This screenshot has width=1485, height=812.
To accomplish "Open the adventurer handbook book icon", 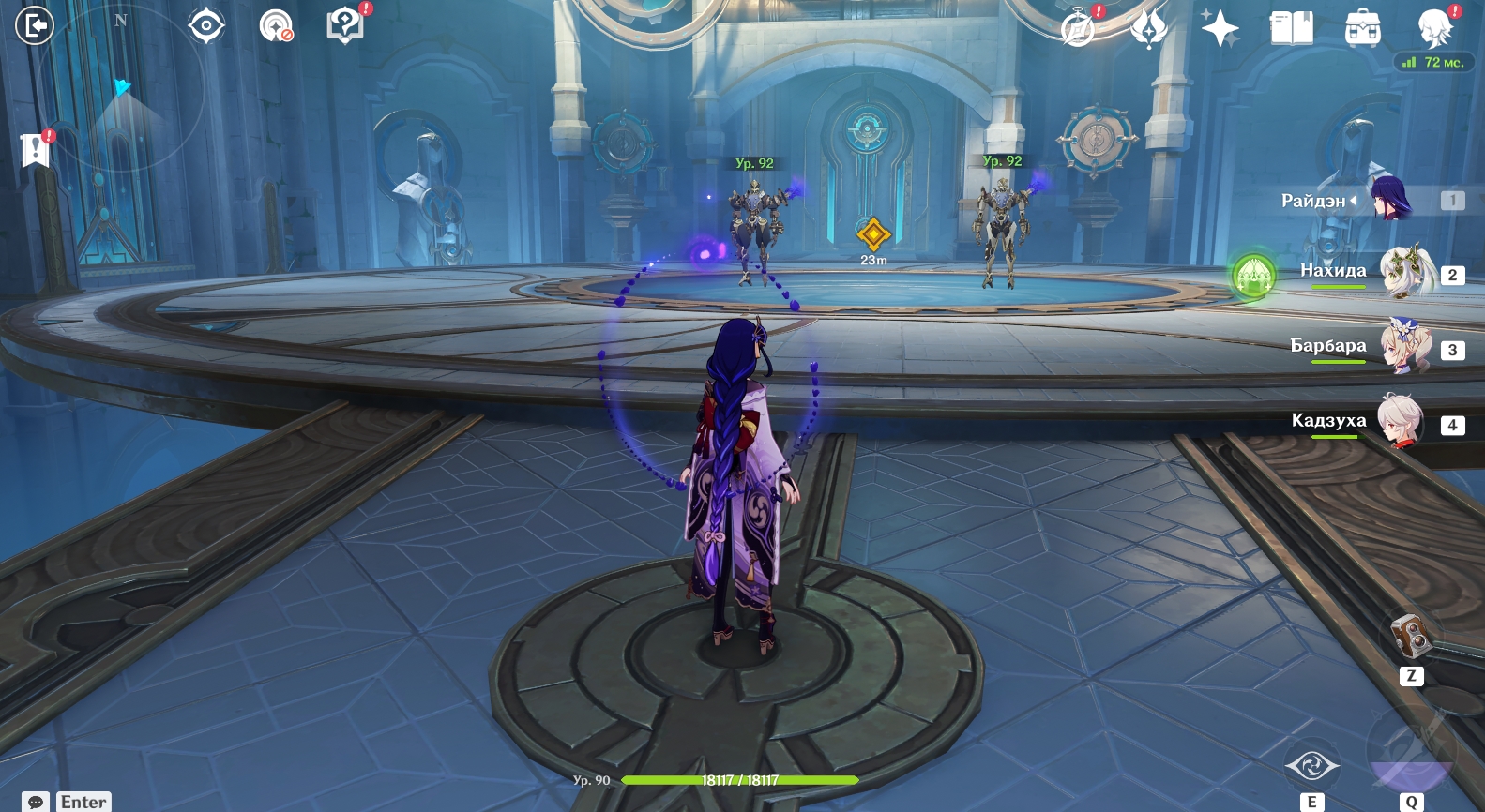I will (x=1291, y=28).
